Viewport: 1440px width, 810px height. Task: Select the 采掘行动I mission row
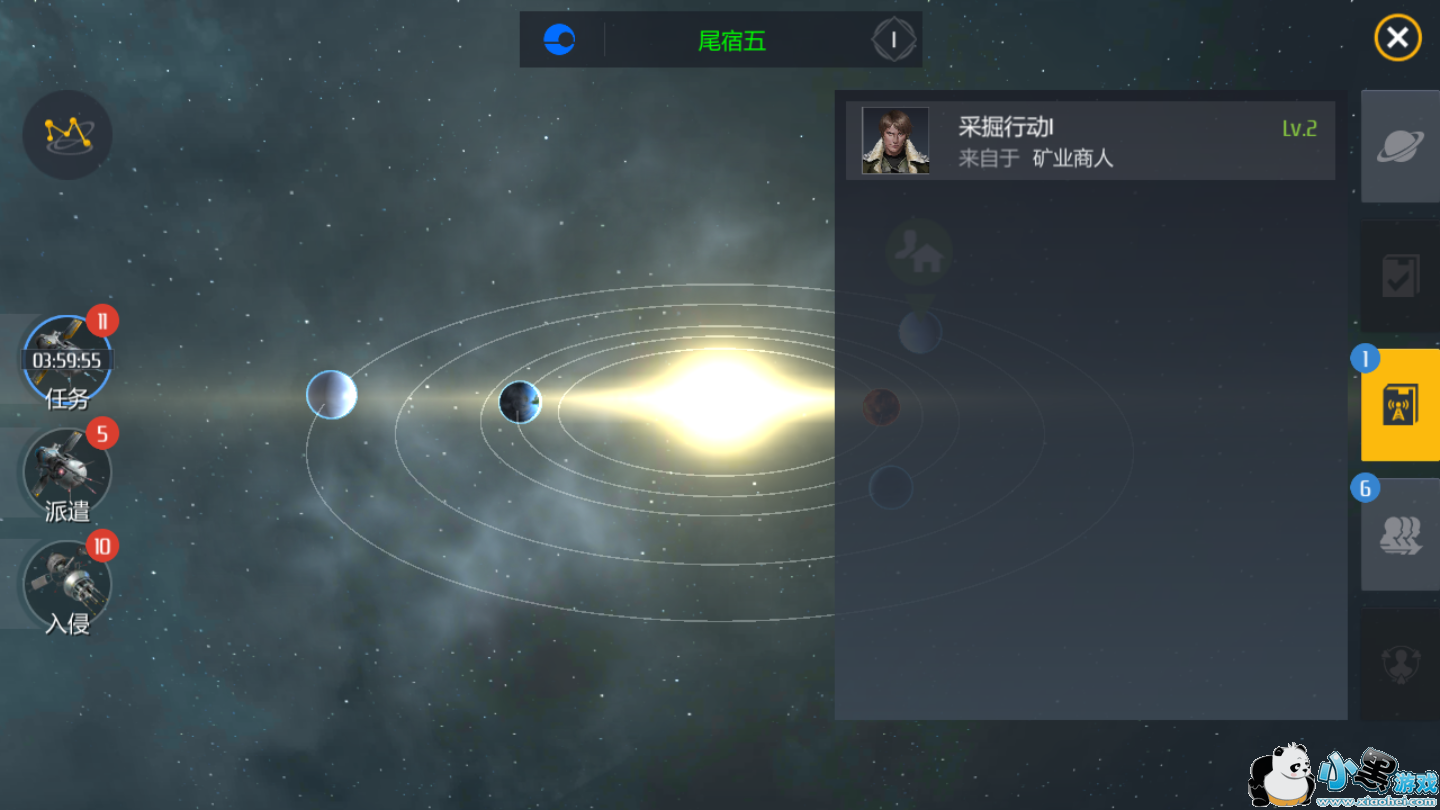coord(1090,141)
